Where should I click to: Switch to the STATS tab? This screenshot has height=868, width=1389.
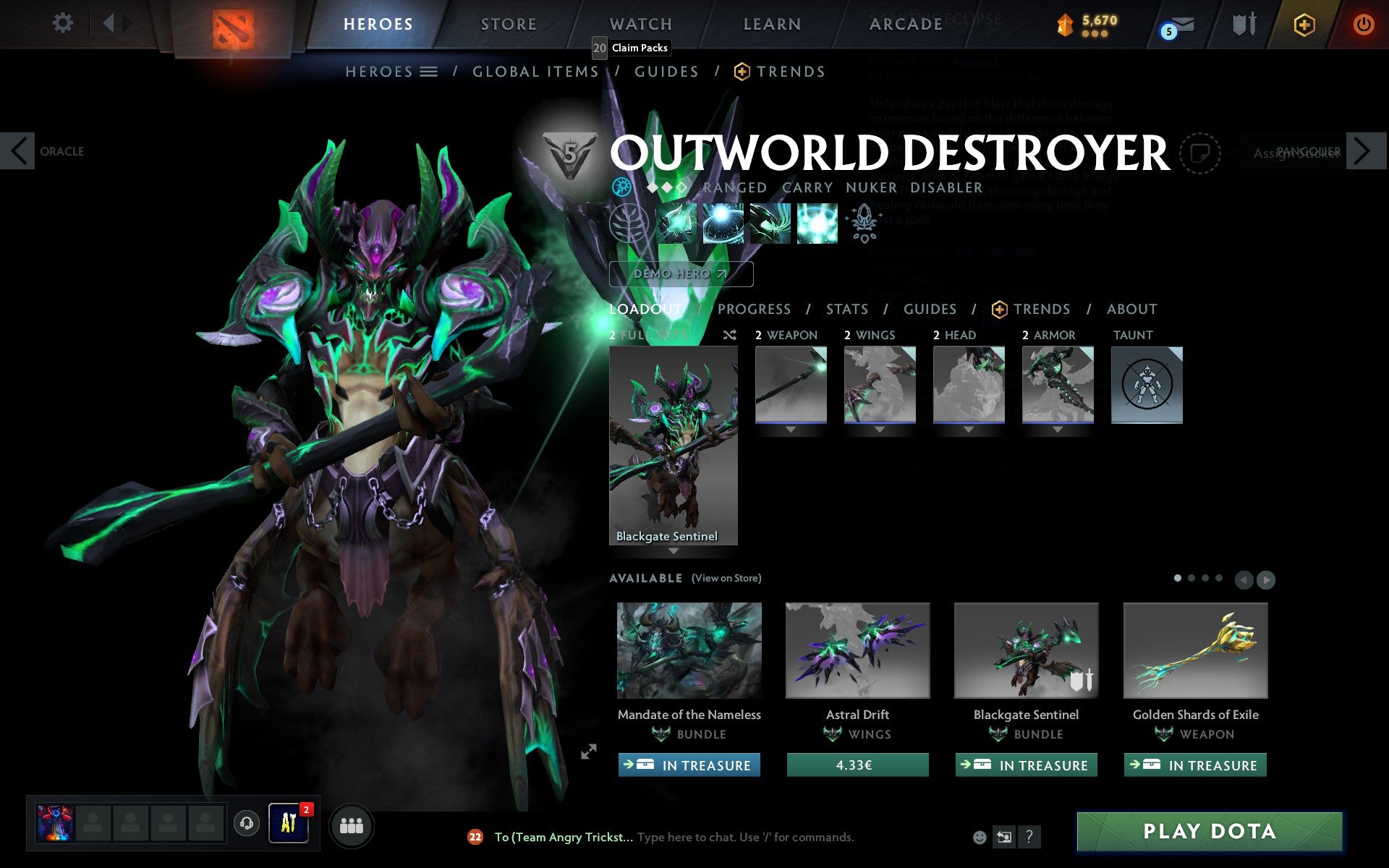pos(846,309)
